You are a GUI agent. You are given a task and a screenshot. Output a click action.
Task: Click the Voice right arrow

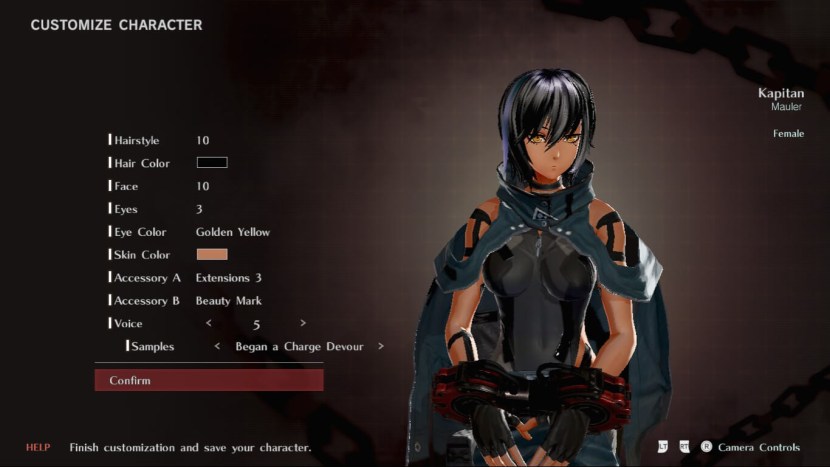[303, 323]
